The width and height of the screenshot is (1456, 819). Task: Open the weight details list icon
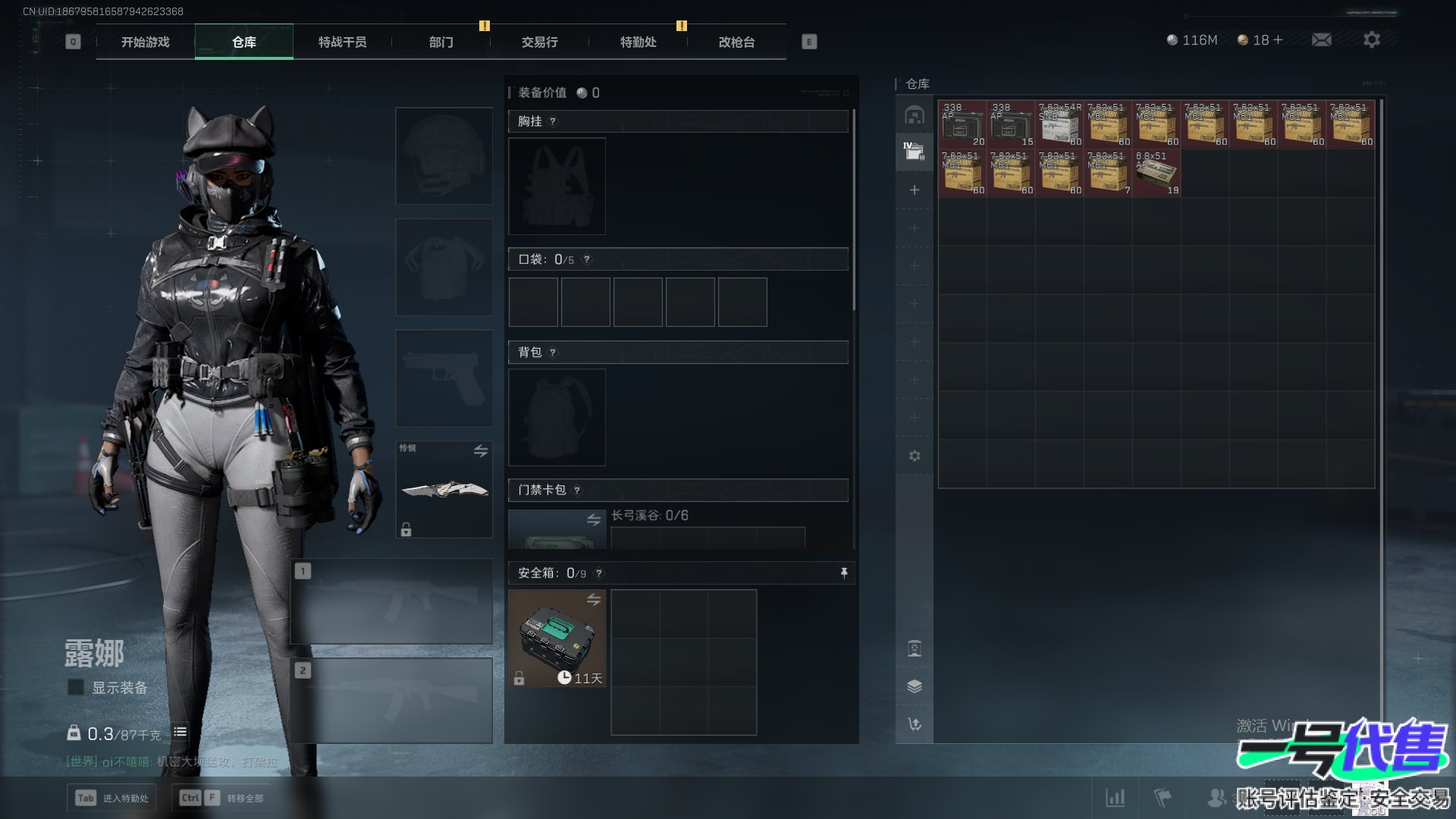tap(180, 733)
